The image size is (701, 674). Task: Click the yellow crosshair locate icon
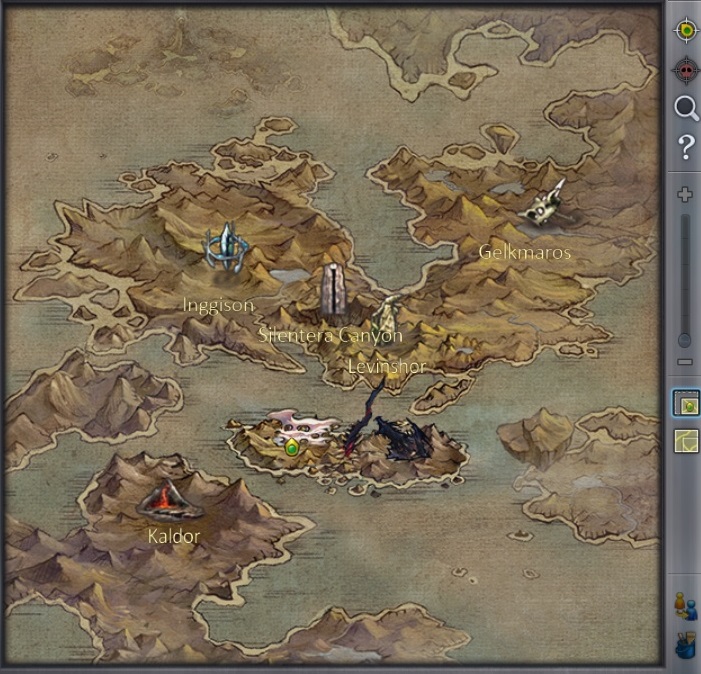(x=685, y=31)
